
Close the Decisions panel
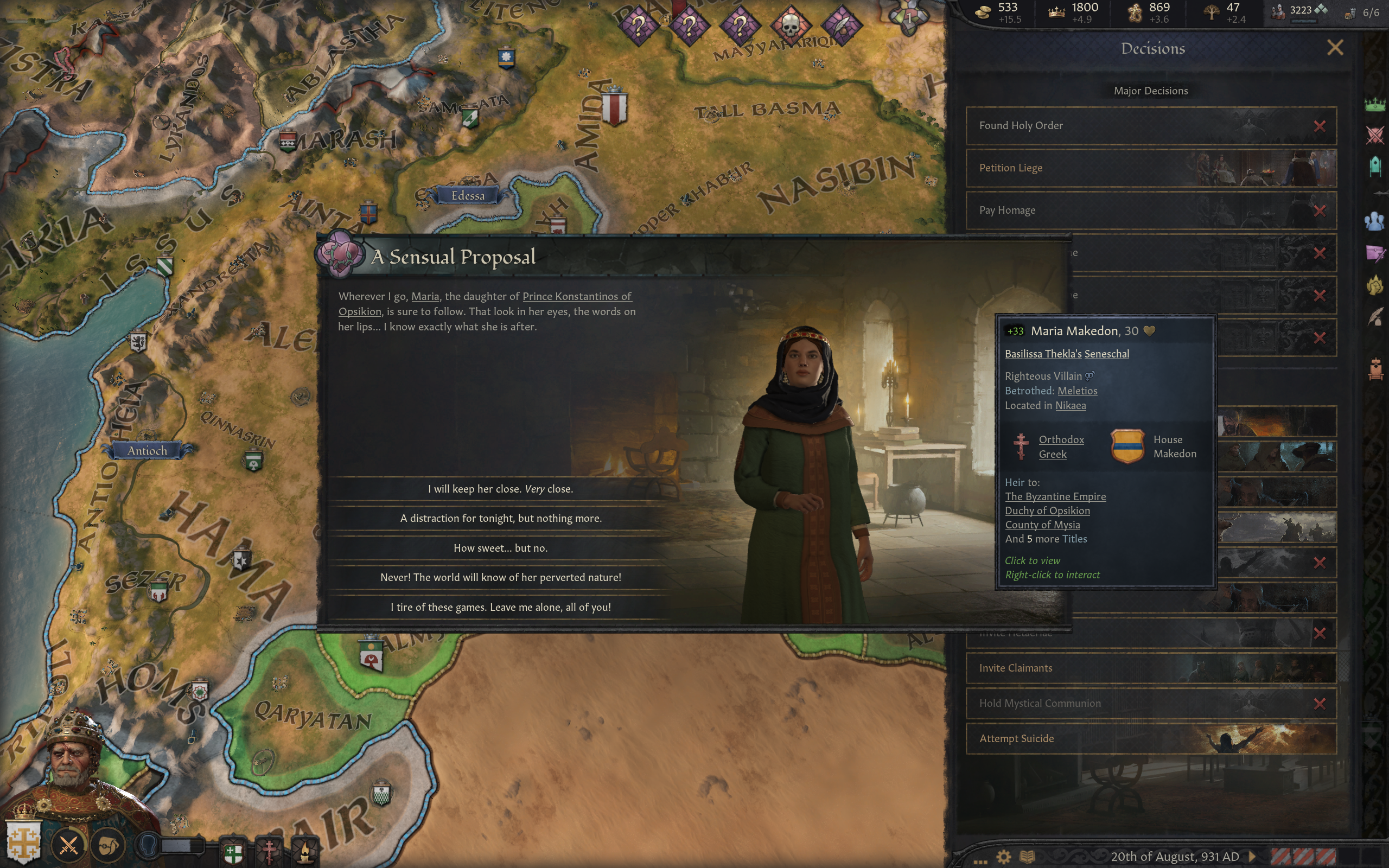pos(1335,48)
